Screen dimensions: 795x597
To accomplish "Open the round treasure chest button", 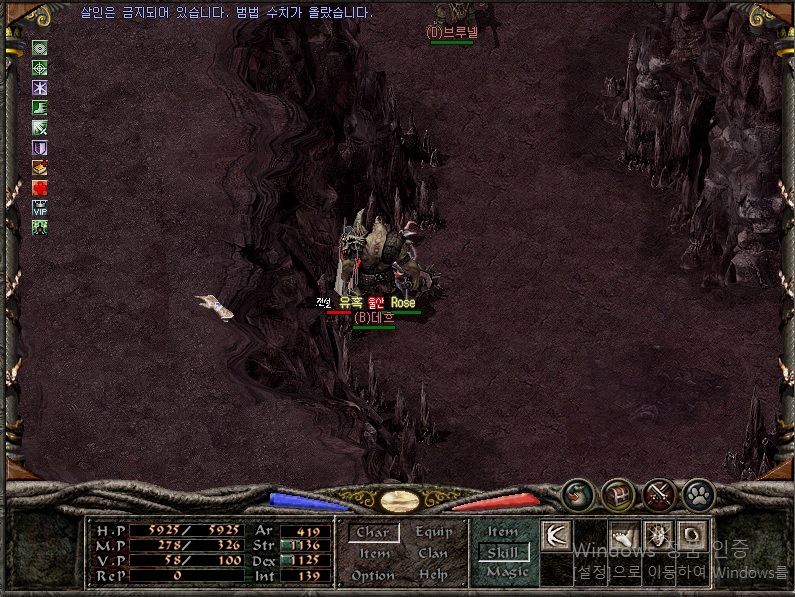I will (618, 494).
